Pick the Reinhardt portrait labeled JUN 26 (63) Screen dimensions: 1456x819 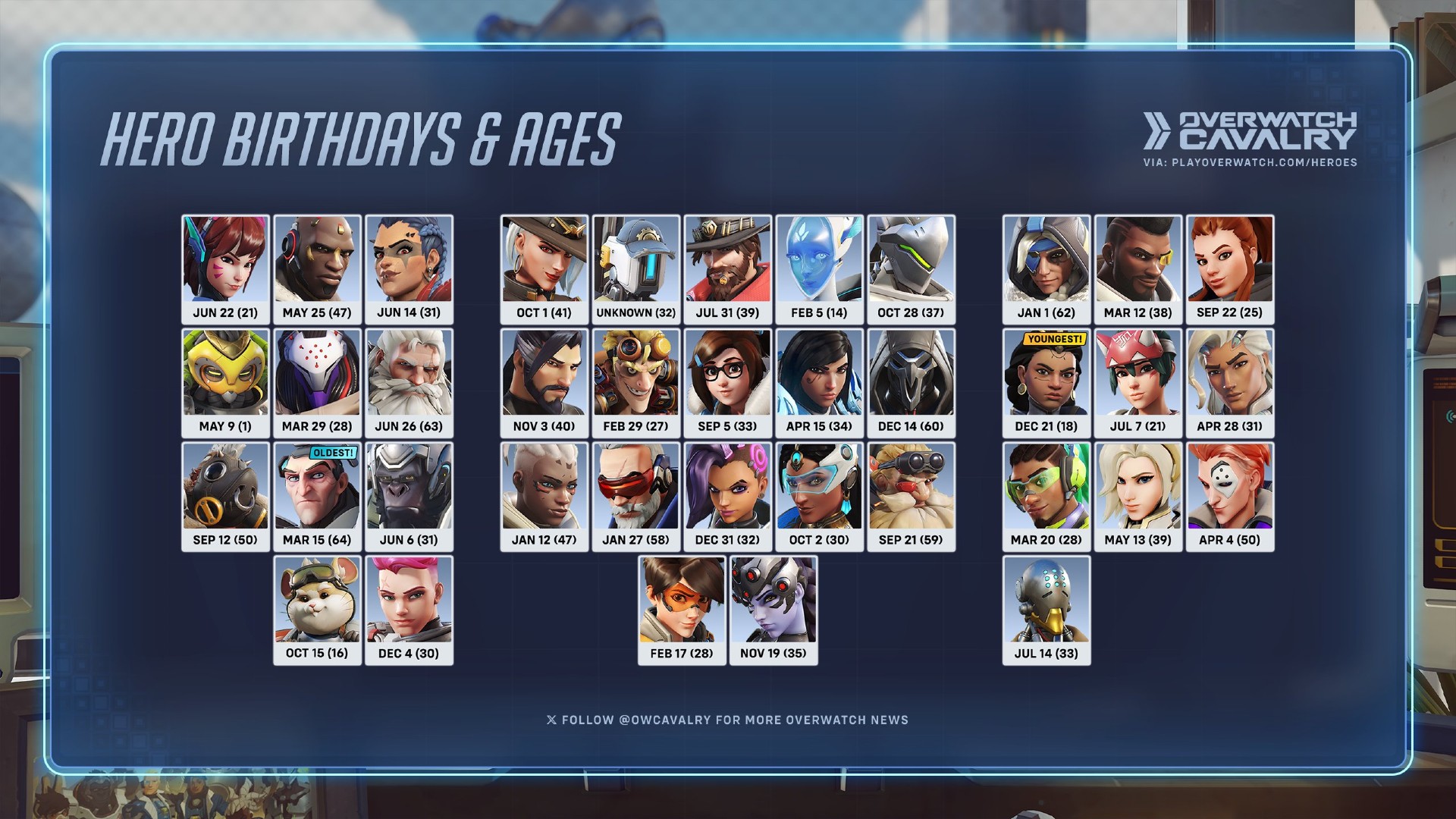tap(409, 383)
